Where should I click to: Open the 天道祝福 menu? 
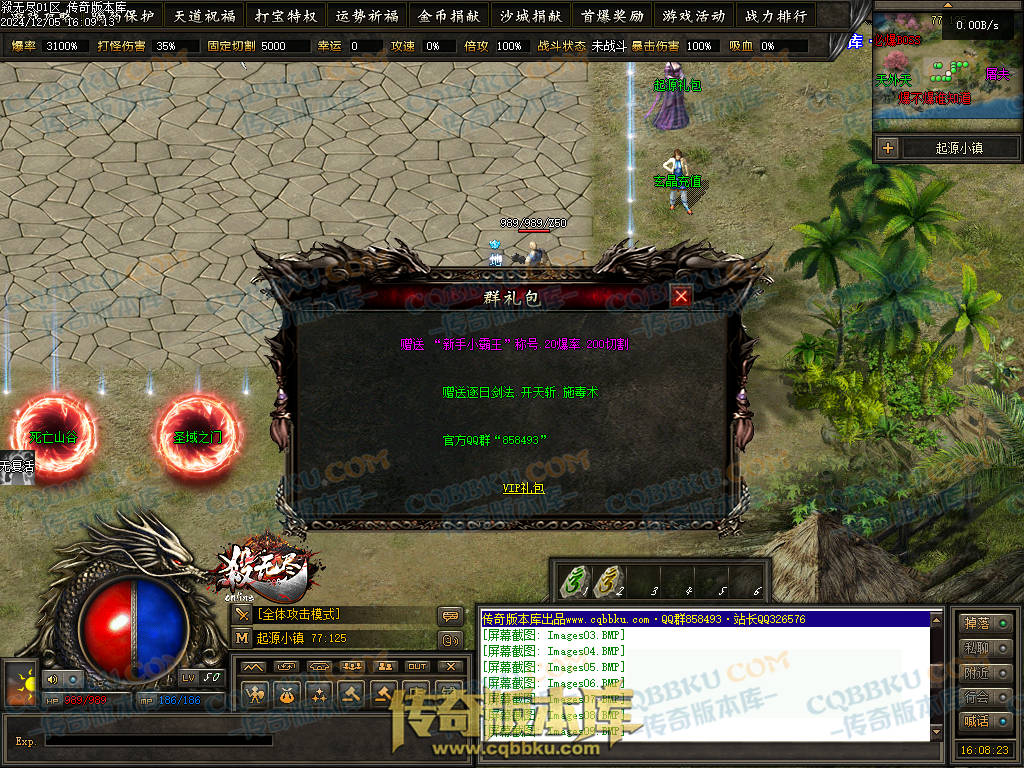pos(204,16)
